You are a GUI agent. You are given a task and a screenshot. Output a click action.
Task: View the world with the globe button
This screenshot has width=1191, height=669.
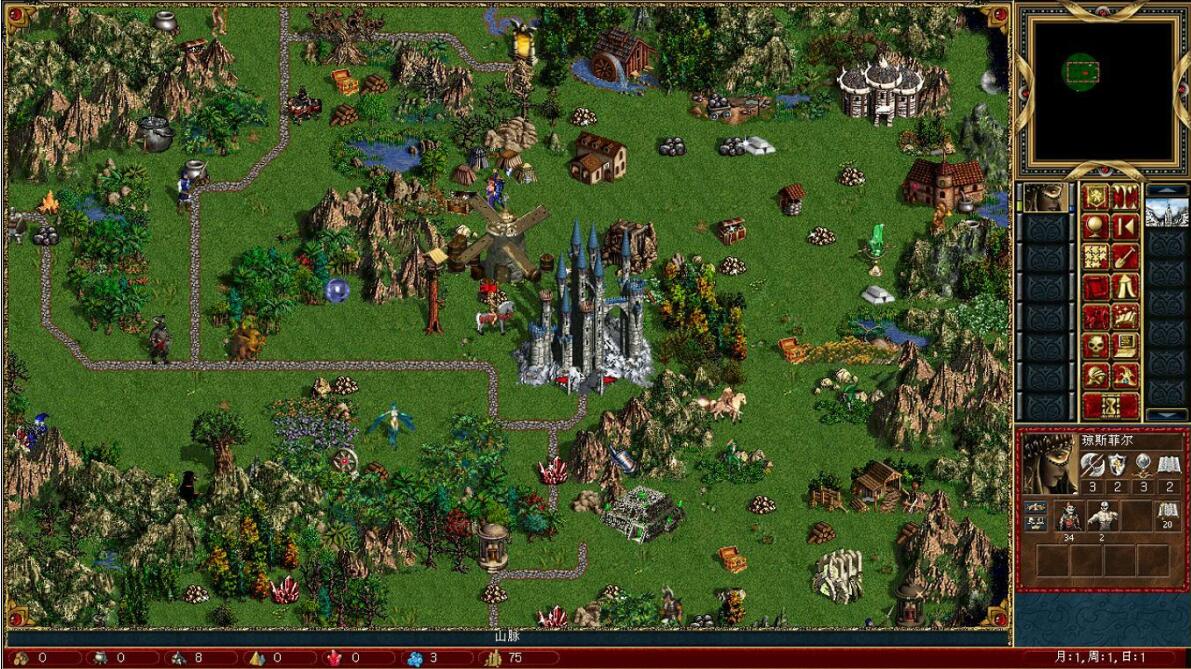pyautogui.click(x=1097, y=227)
